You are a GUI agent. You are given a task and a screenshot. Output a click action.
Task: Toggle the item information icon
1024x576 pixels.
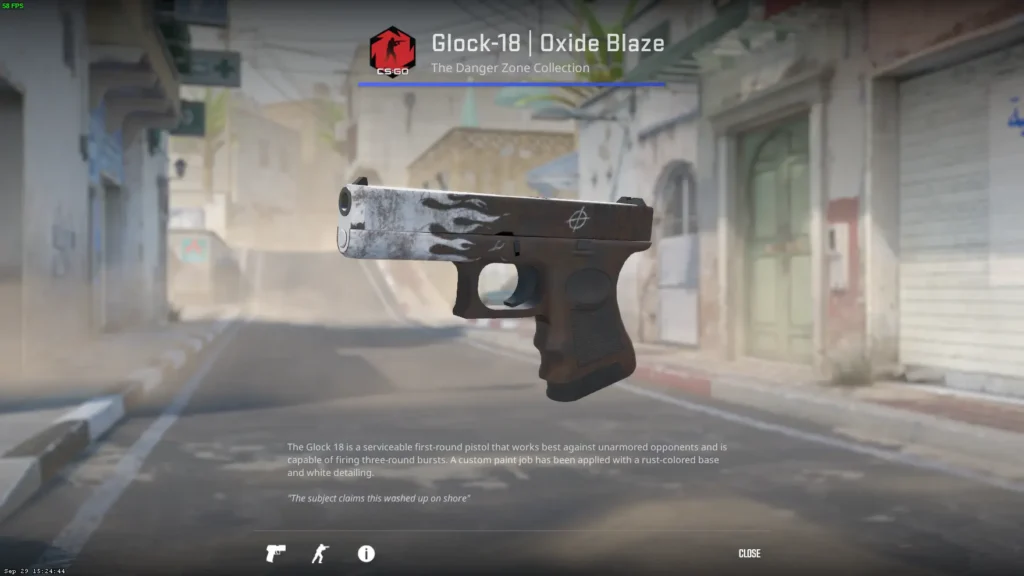(366, 553)
